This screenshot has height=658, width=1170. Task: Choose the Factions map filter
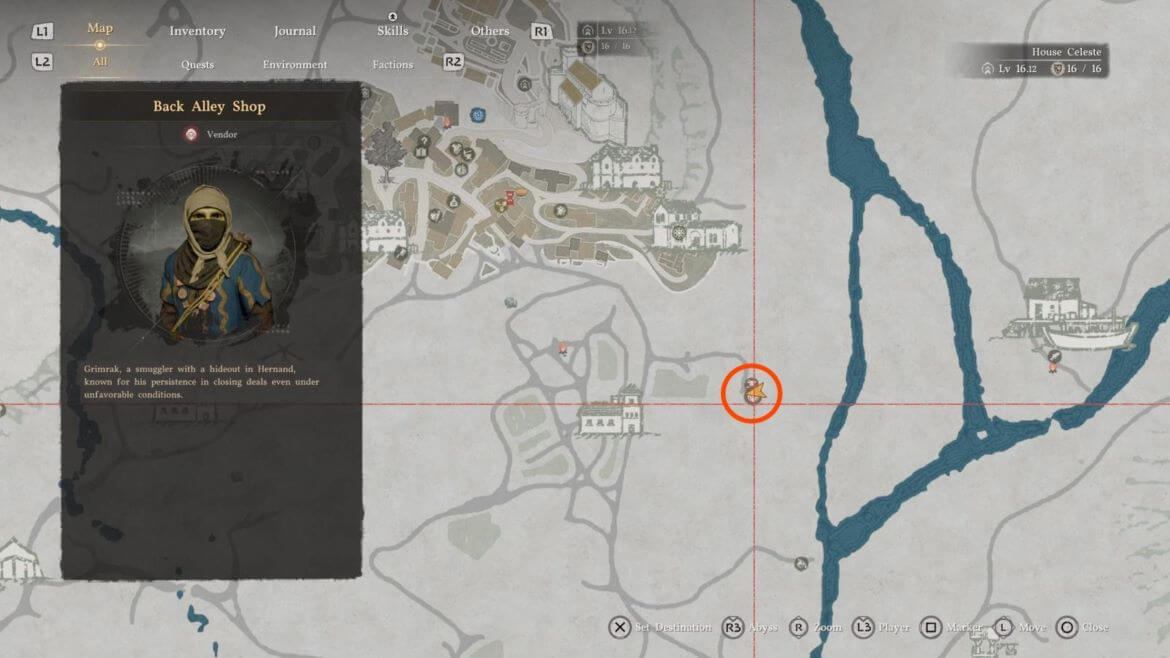click(392, 65)
